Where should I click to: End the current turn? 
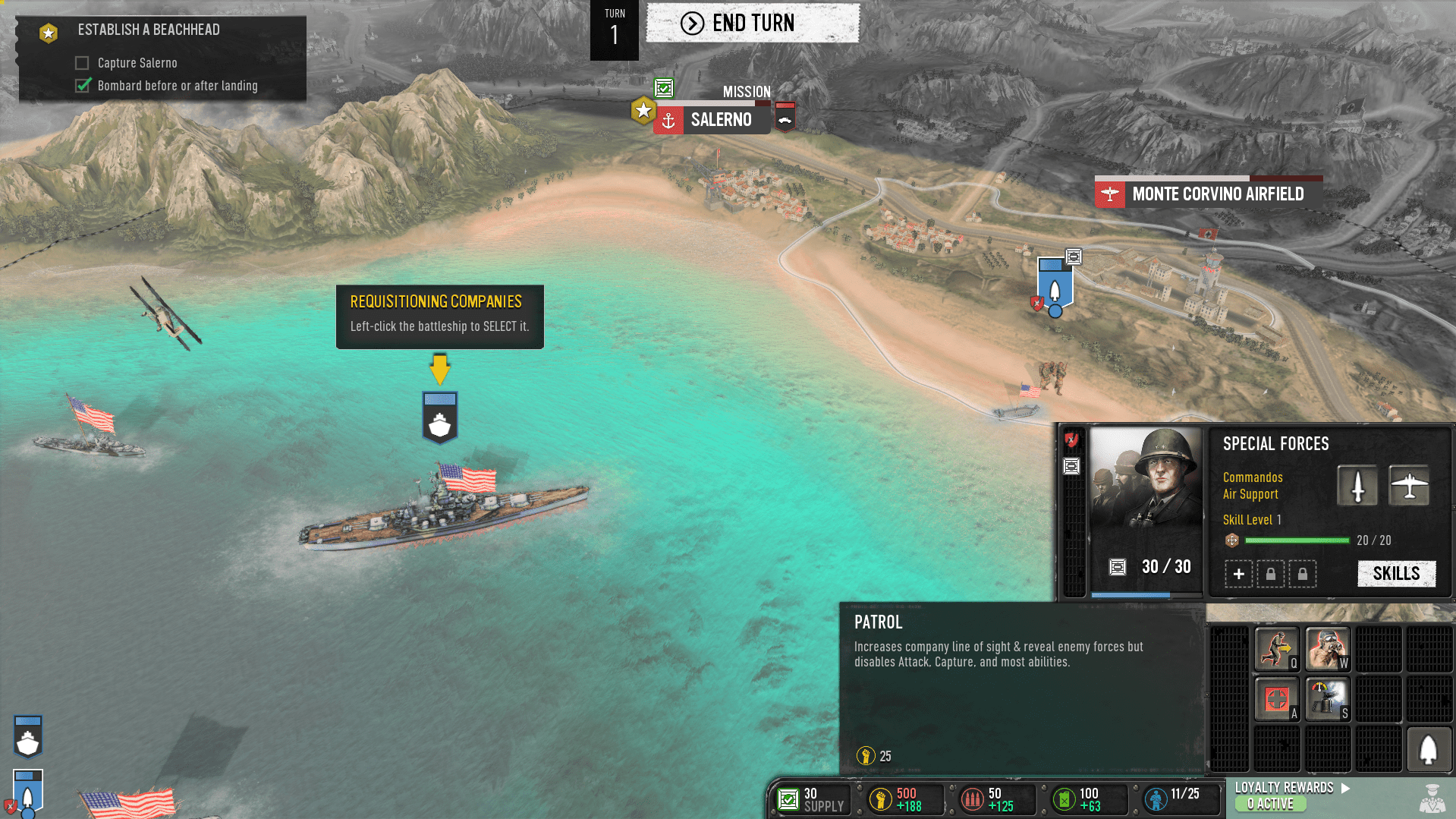752,24
